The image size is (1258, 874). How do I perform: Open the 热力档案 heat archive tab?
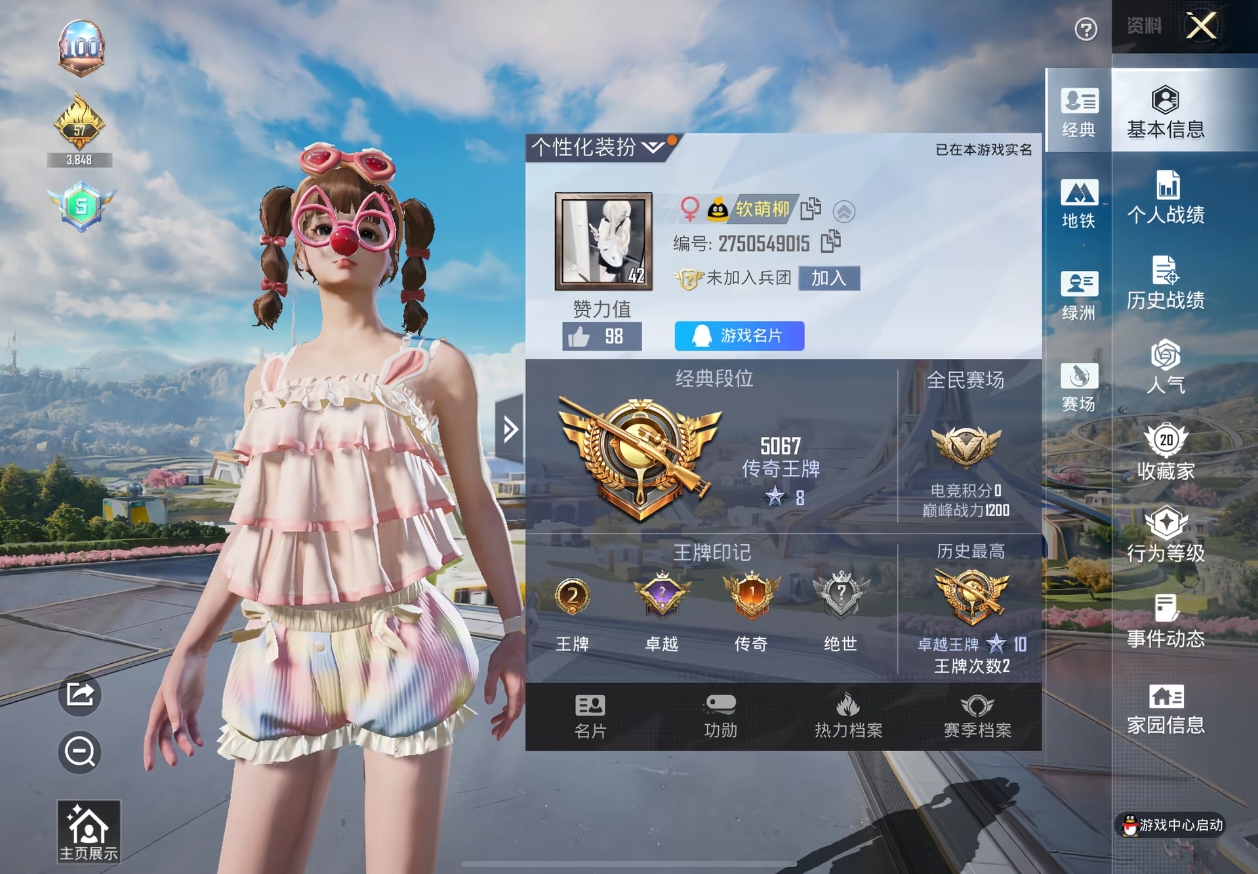point(848,716)
